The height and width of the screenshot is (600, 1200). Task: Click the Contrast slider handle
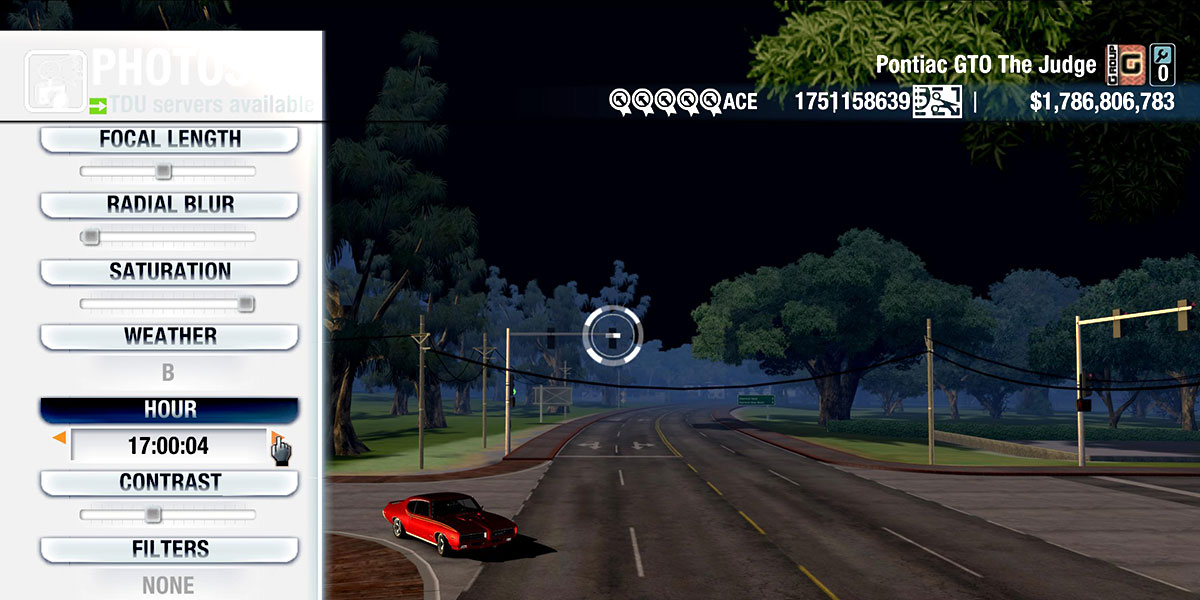click(x=152, y=514)
